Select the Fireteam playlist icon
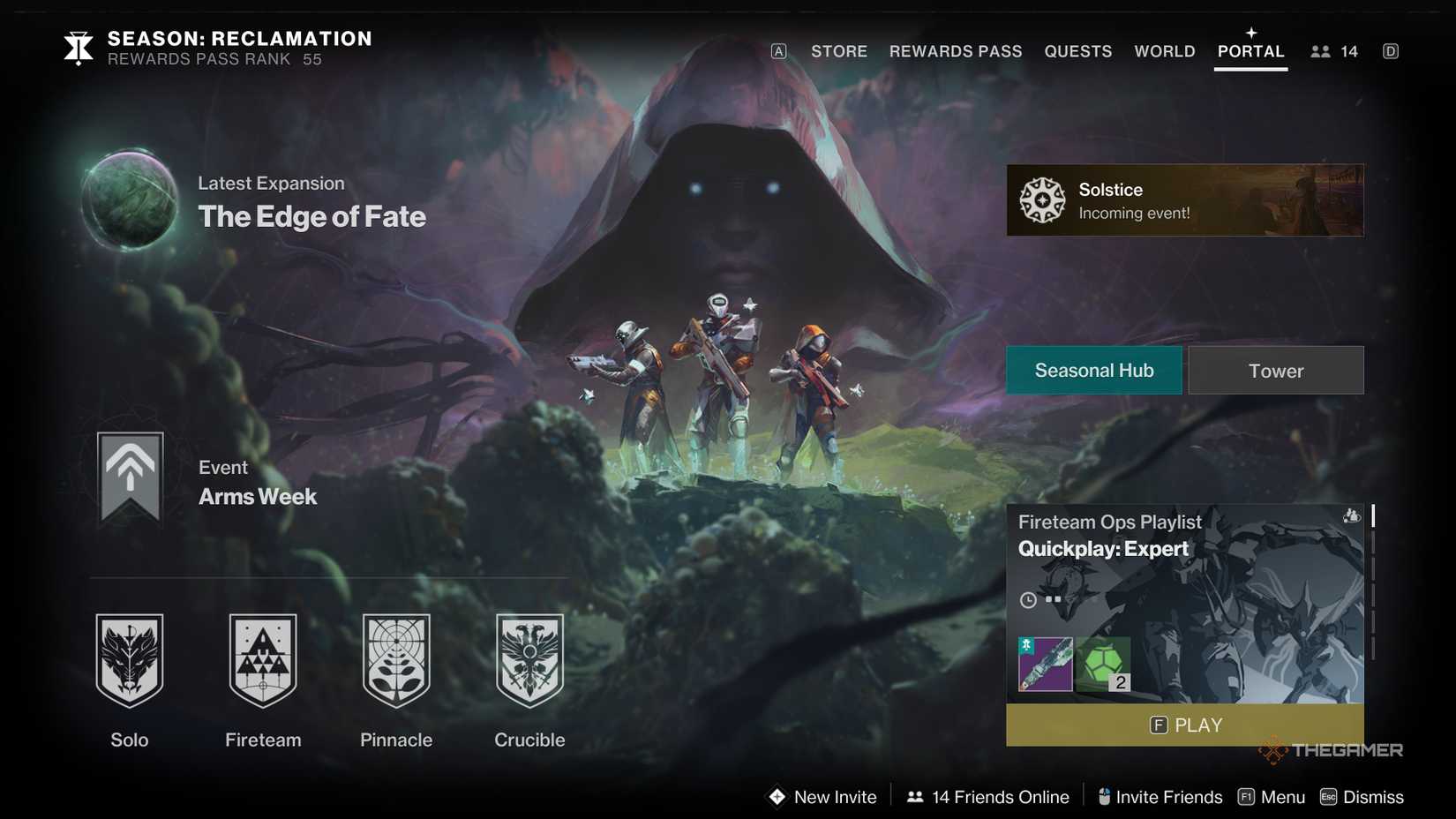 [262, 660]
